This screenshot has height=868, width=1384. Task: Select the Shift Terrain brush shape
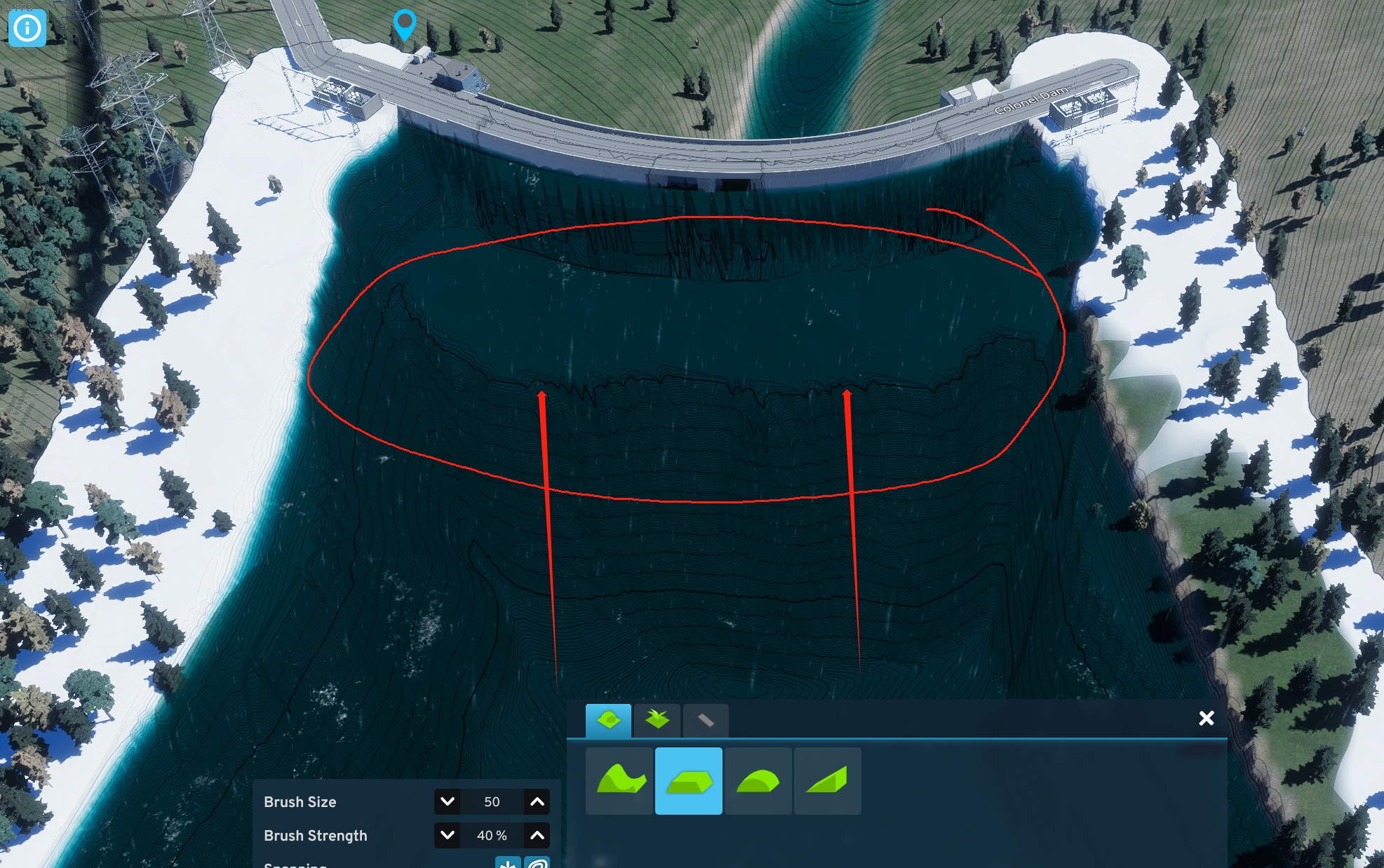point(619,781)
